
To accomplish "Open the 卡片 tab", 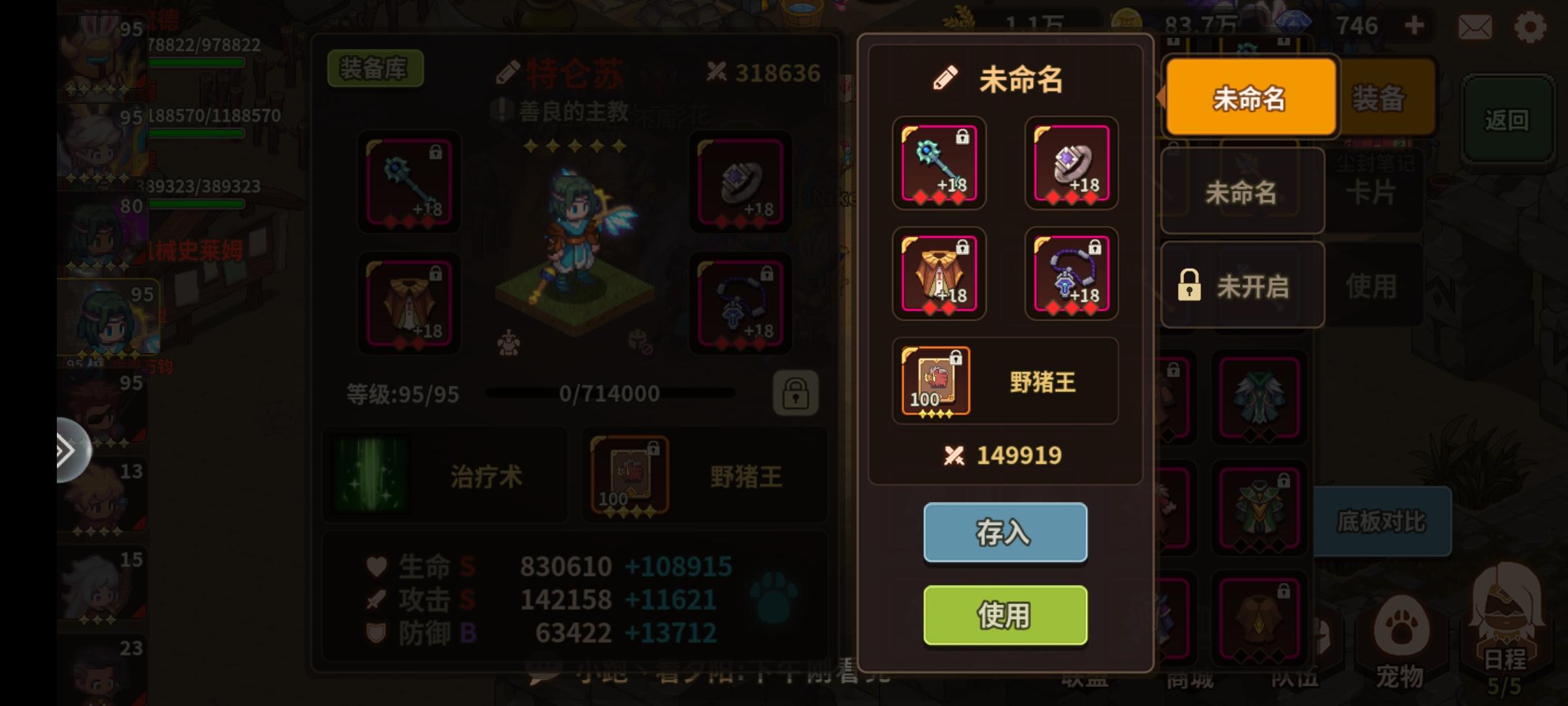I will 1372,190.
